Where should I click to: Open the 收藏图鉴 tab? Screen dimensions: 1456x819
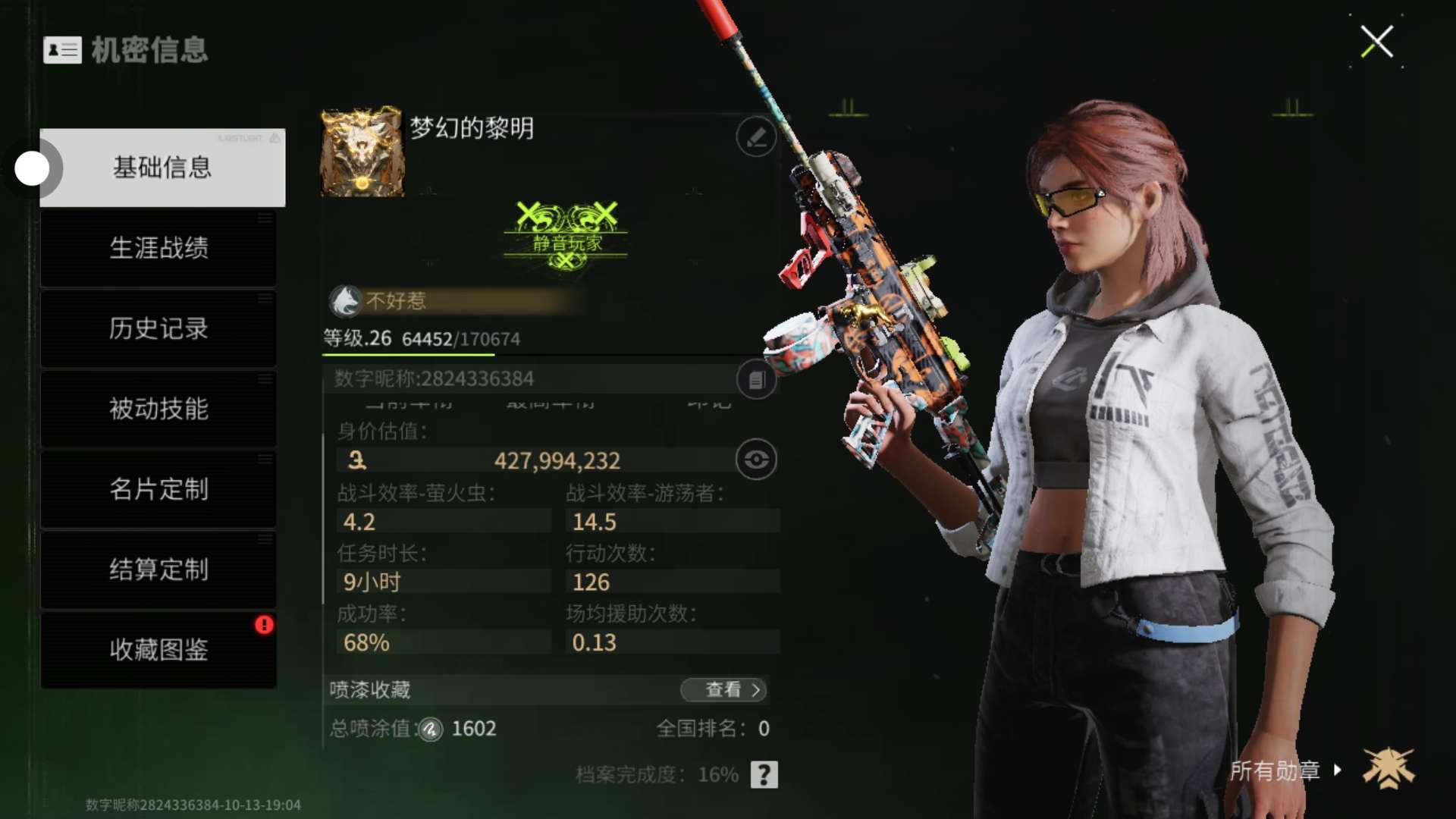158,650
